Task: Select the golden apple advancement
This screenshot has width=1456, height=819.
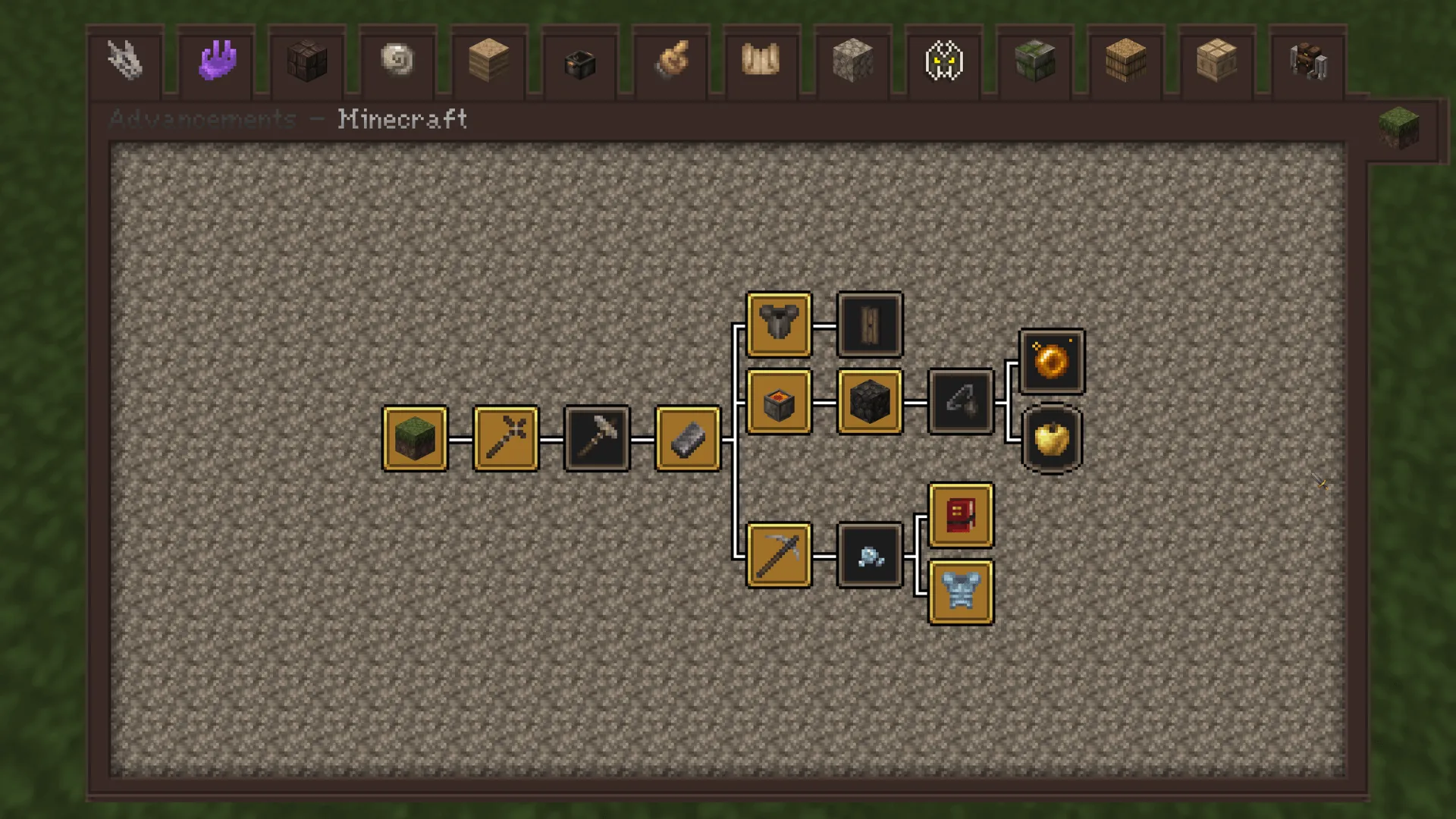Action: click(1052, 440)
